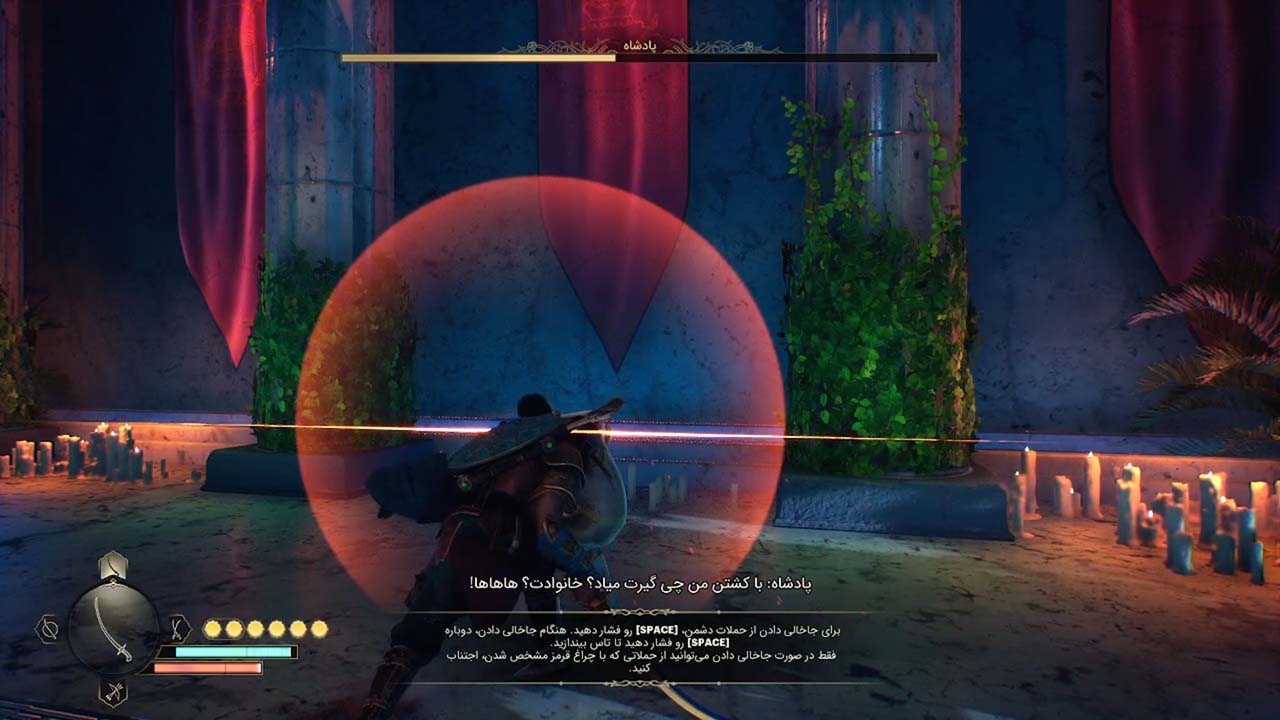1280x720 pixels.
Task: Choose the highlighted curved blade slot atop the wheel
Action: click(x=113, y=566)
